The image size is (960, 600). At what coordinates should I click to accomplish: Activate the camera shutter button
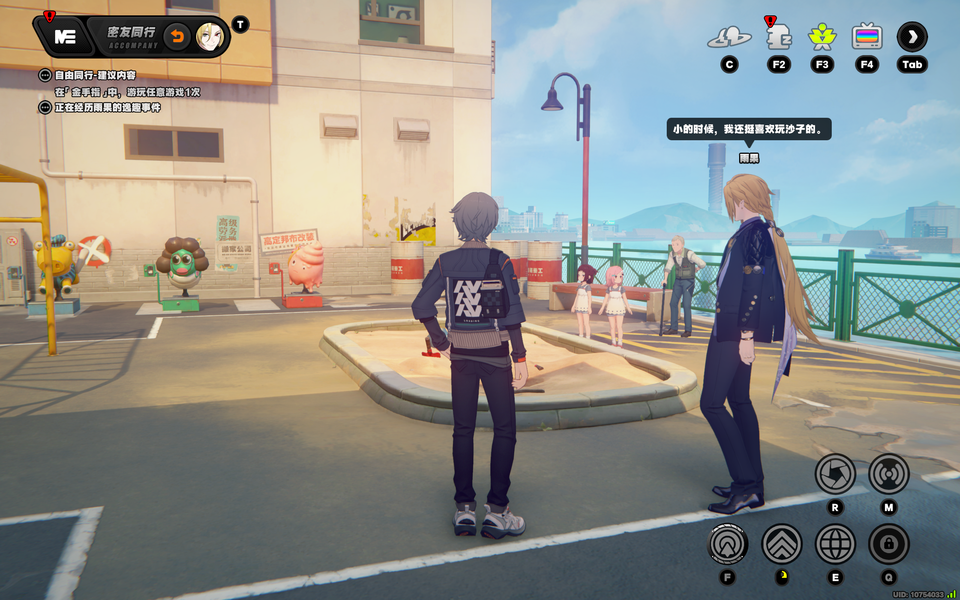[x=835, y=473]
